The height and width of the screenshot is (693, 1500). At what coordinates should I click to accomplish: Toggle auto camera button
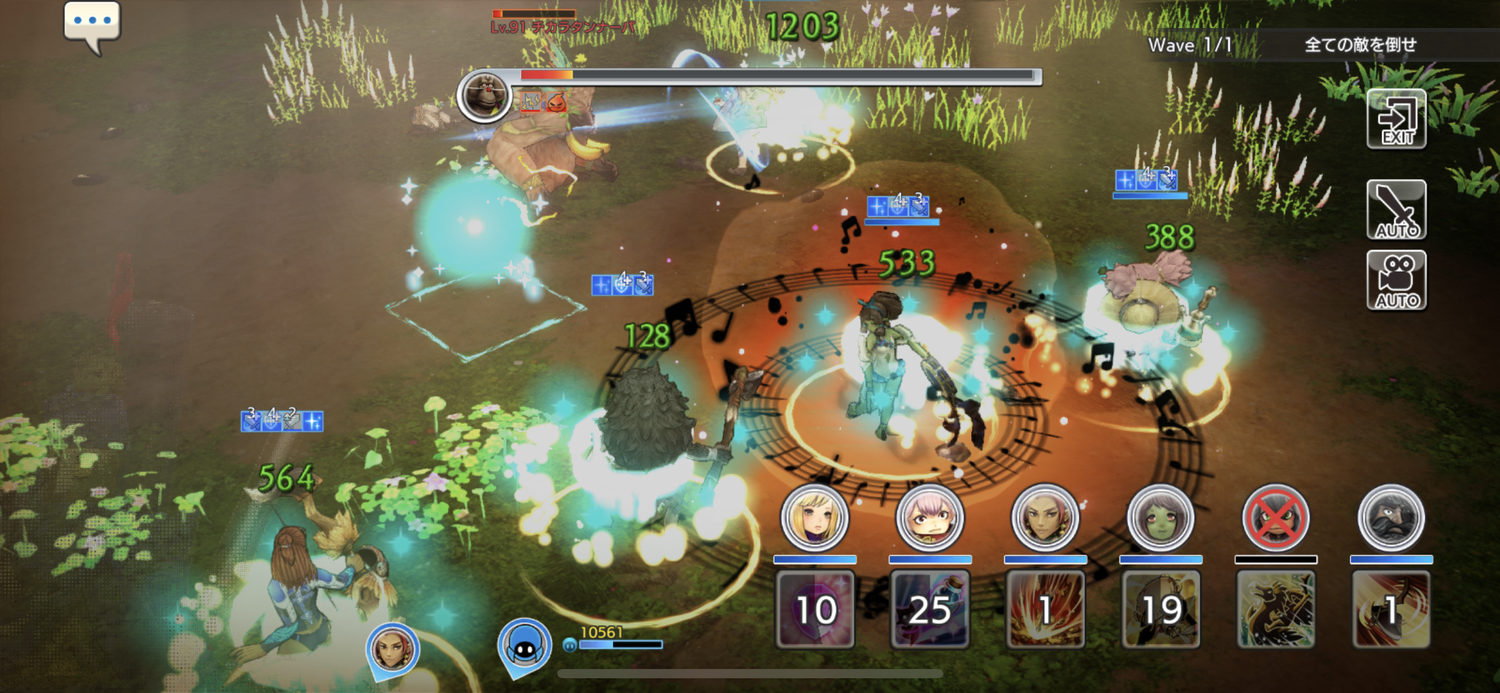(x=1396, y=280)
